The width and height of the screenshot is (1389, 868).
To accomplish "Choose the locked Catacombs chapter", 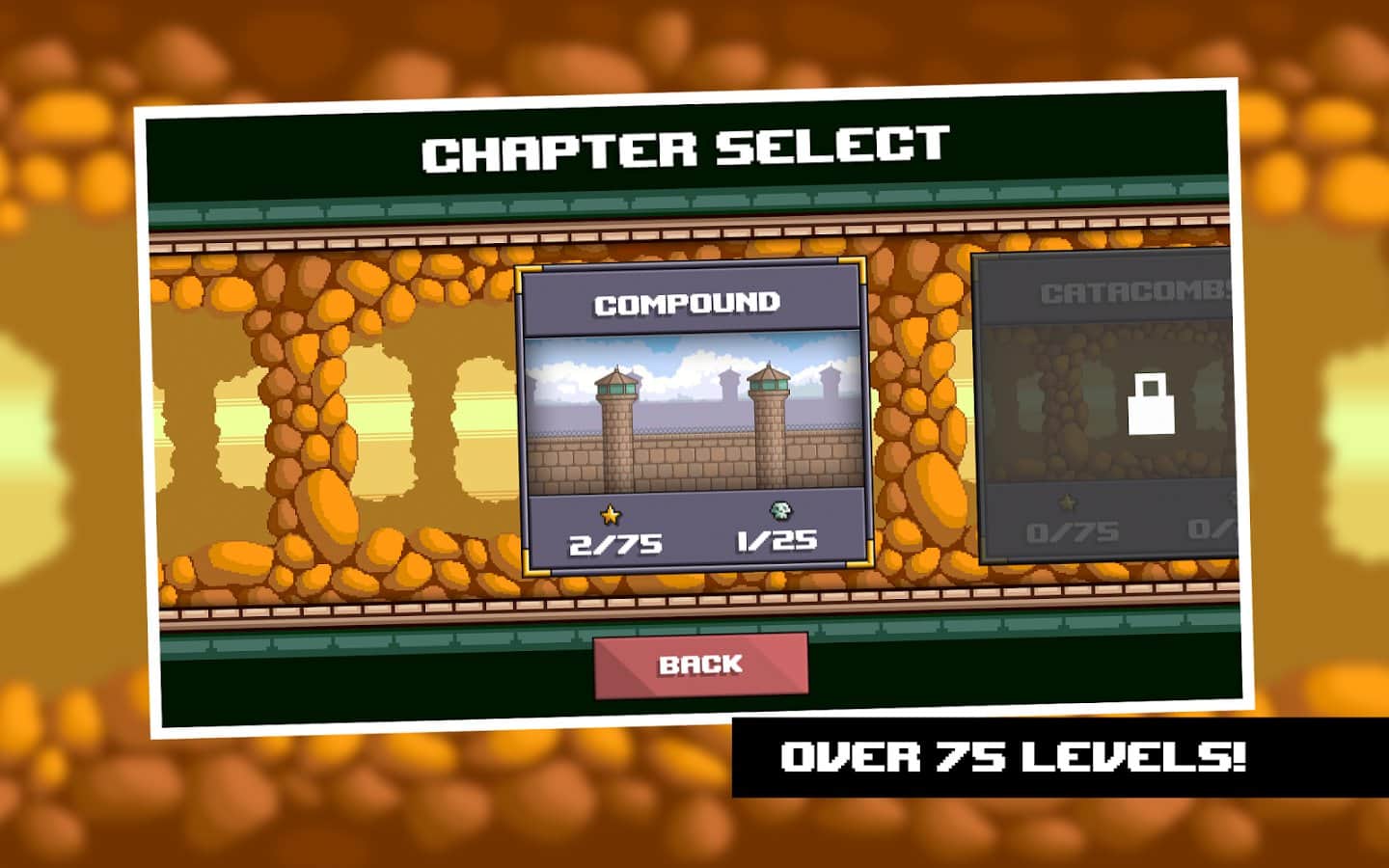I will (1109, 405).
